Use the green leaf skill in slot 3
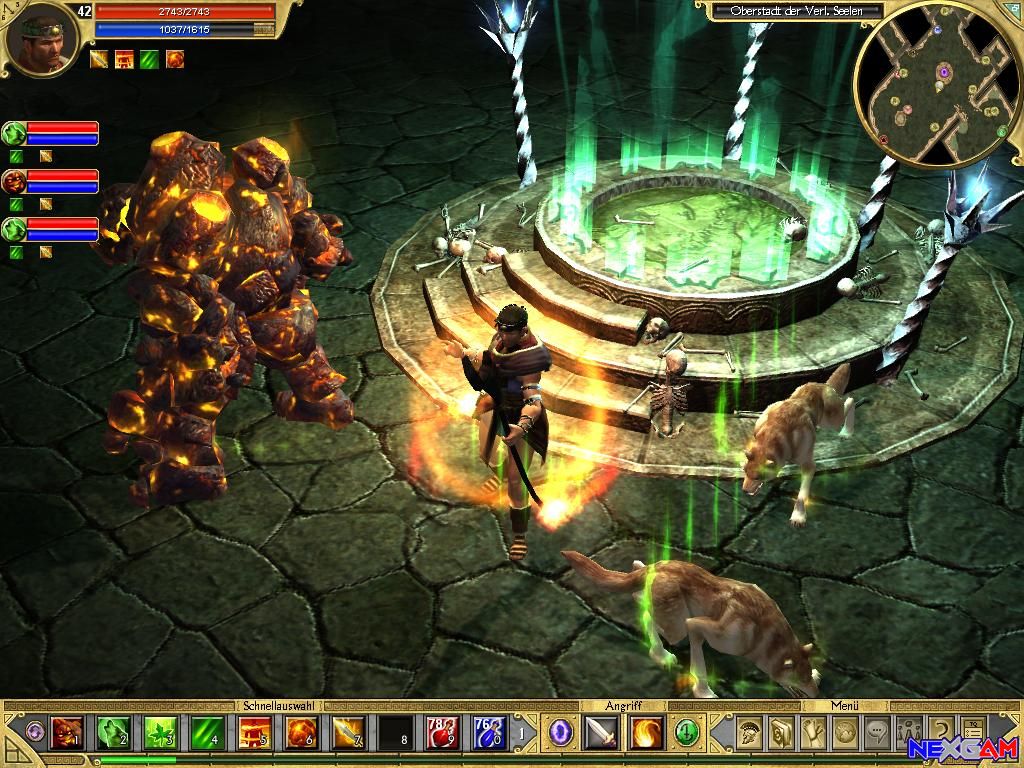The image size is (1024, 768). 160,734
